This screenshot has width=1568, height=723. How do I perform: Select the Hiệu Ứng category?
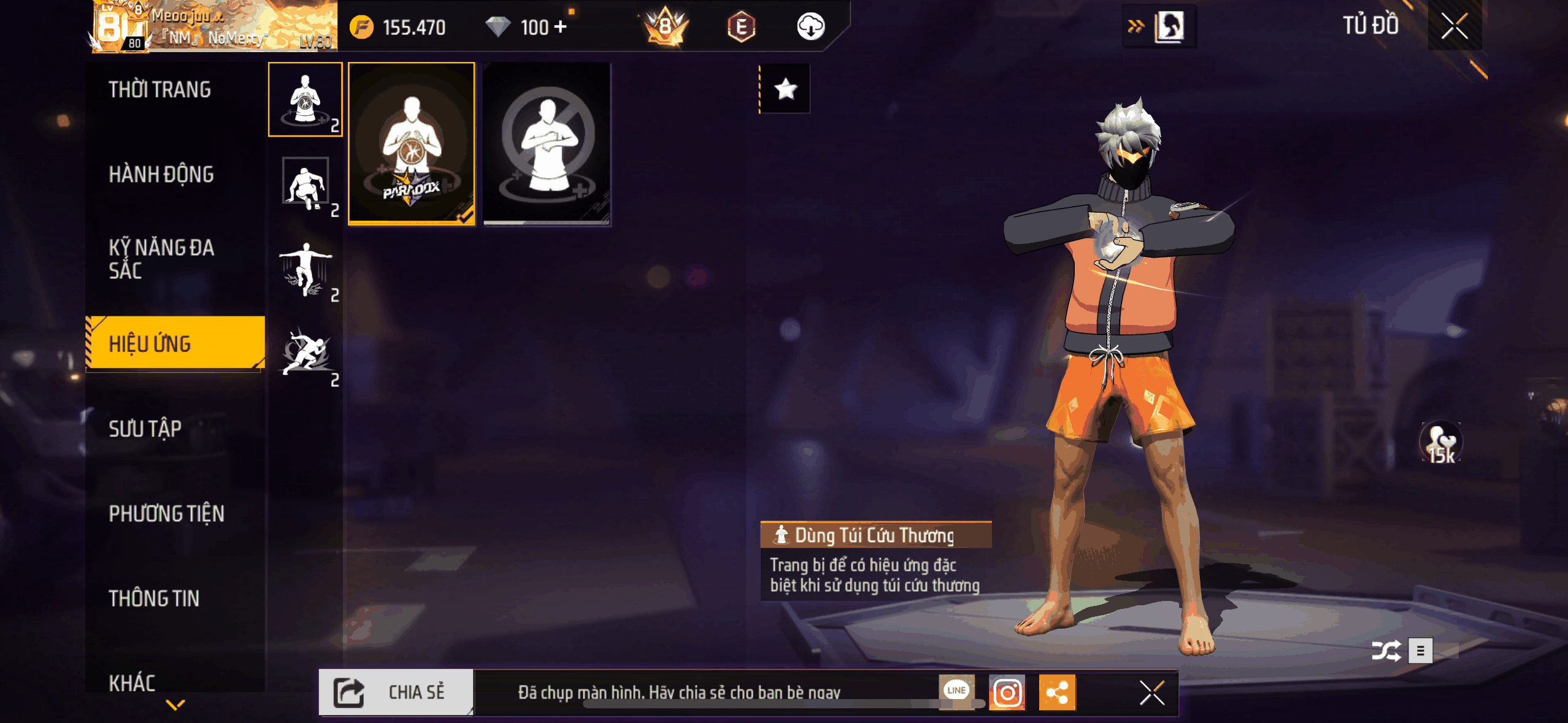click(175, 343)
